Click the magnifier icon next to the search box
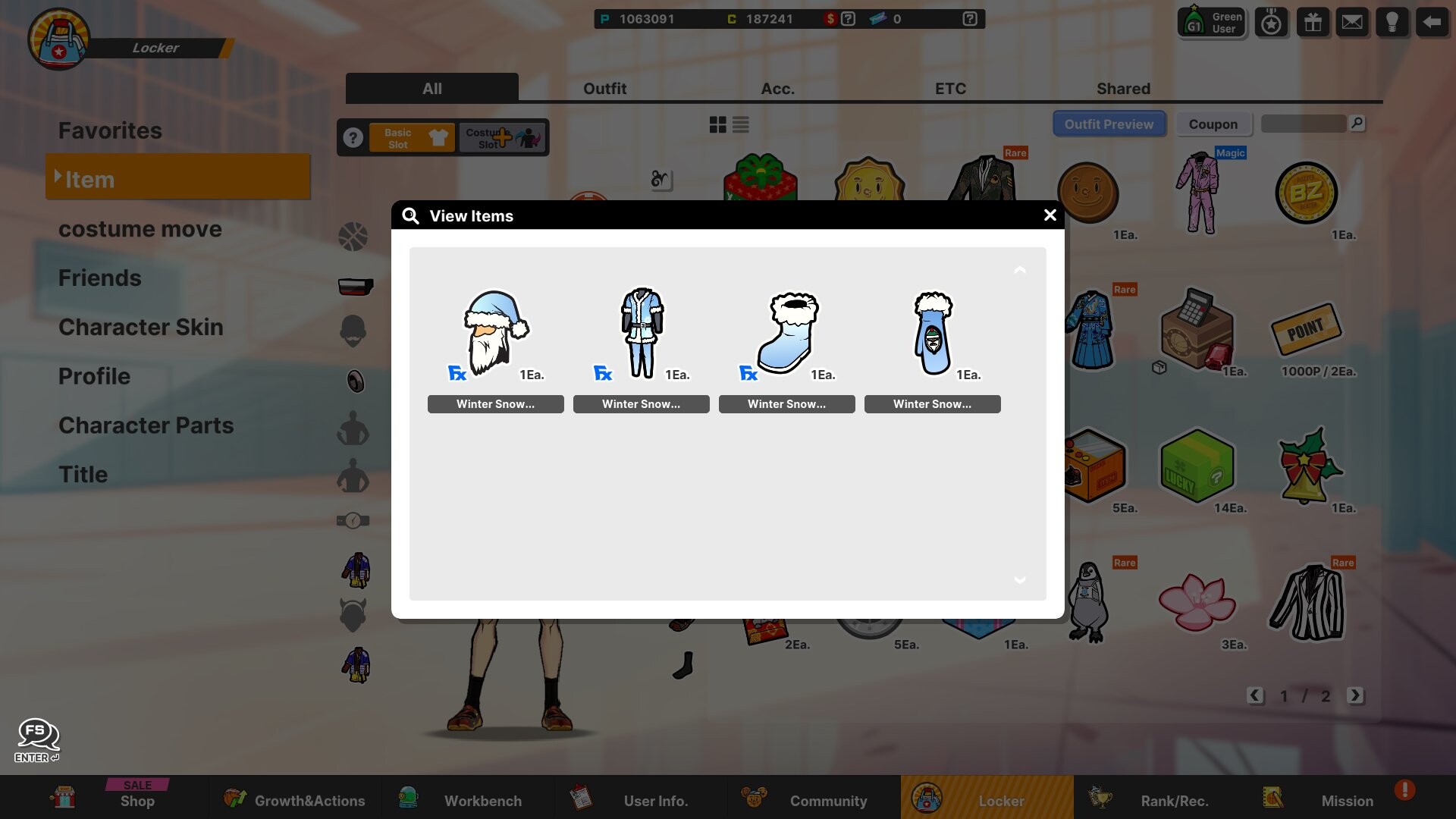This screenshot has width=1456, height=819. pyautogui.click(x=1357, y=123)
